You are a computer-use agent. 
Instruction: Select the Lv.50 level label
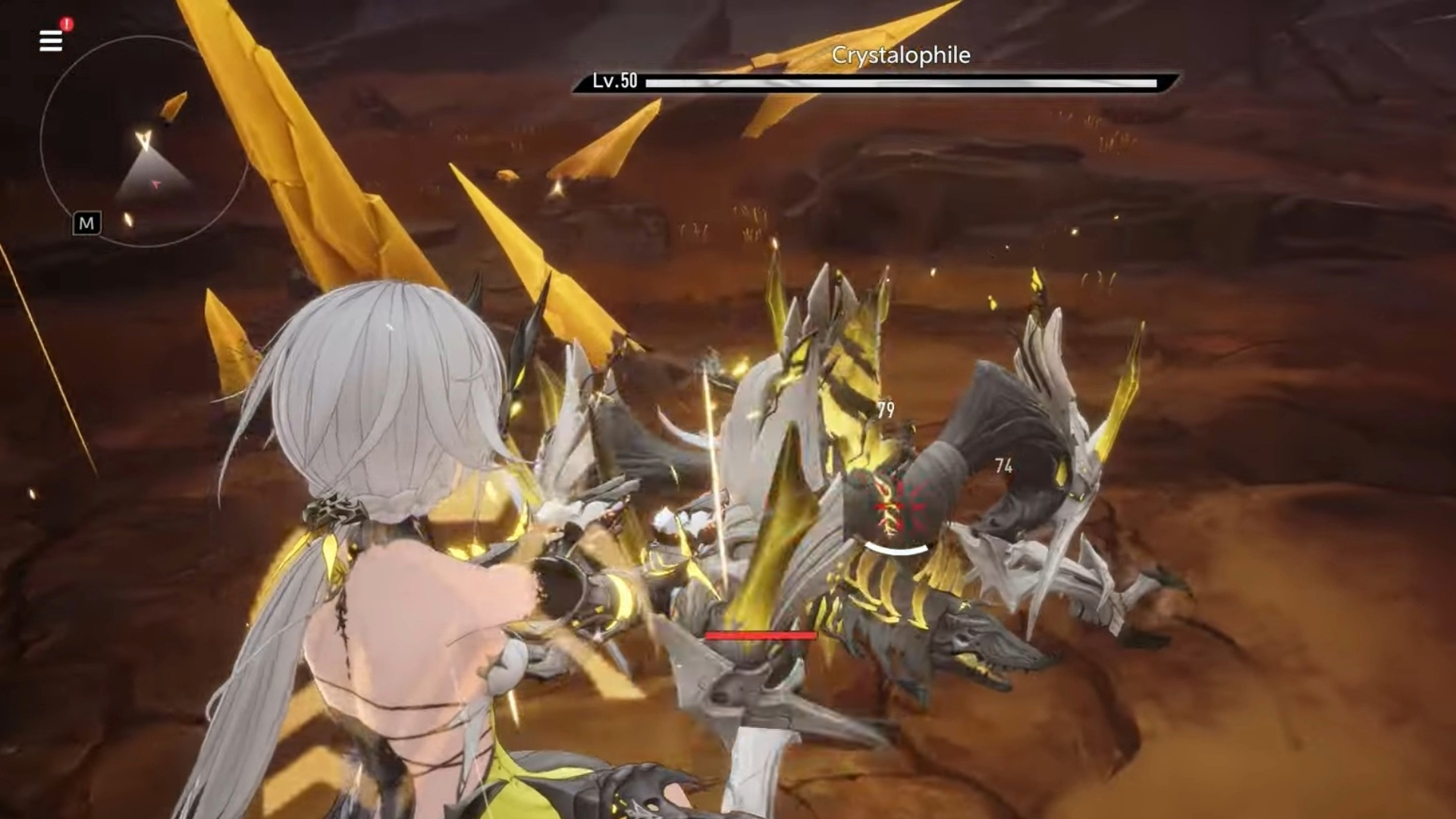click(x=613, y=80)
